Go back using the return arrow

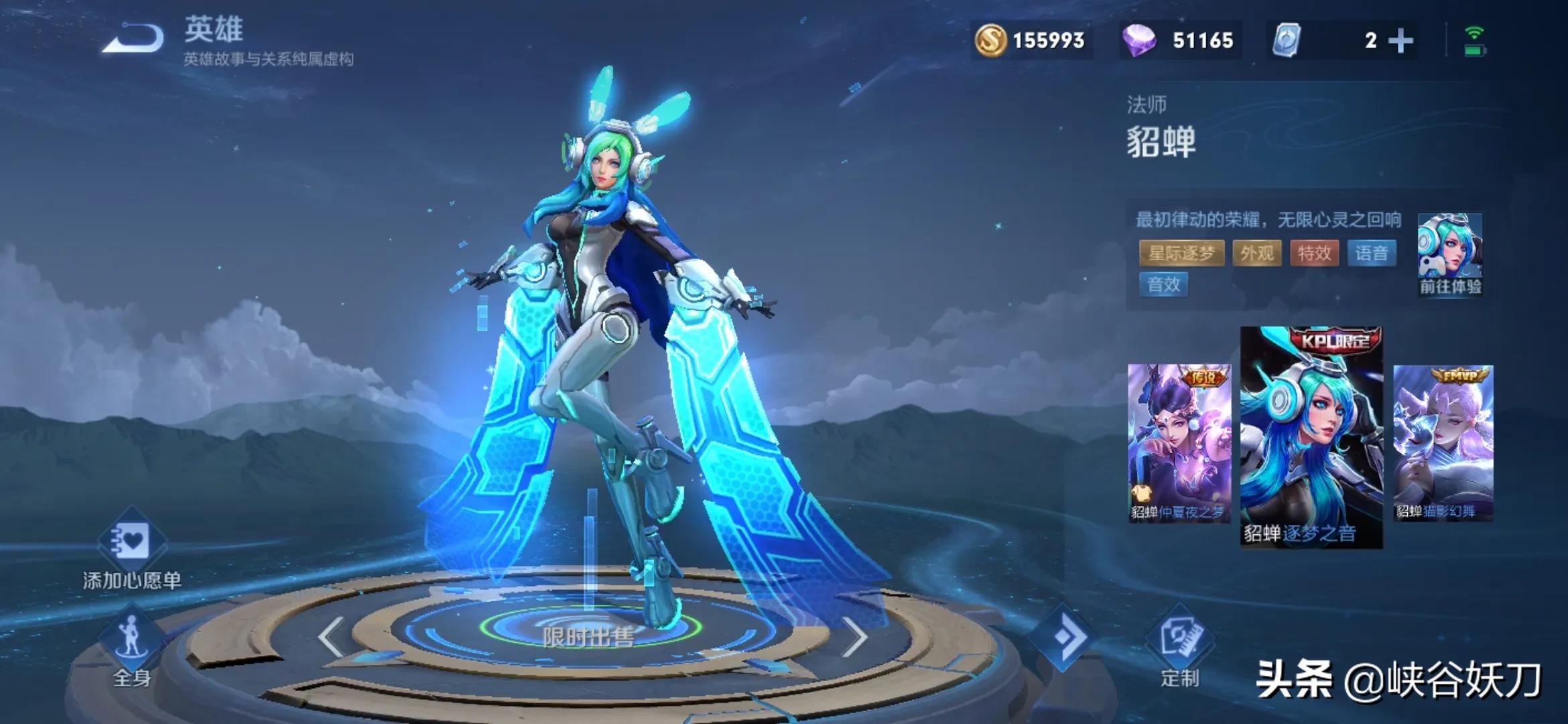click(133, 39)
